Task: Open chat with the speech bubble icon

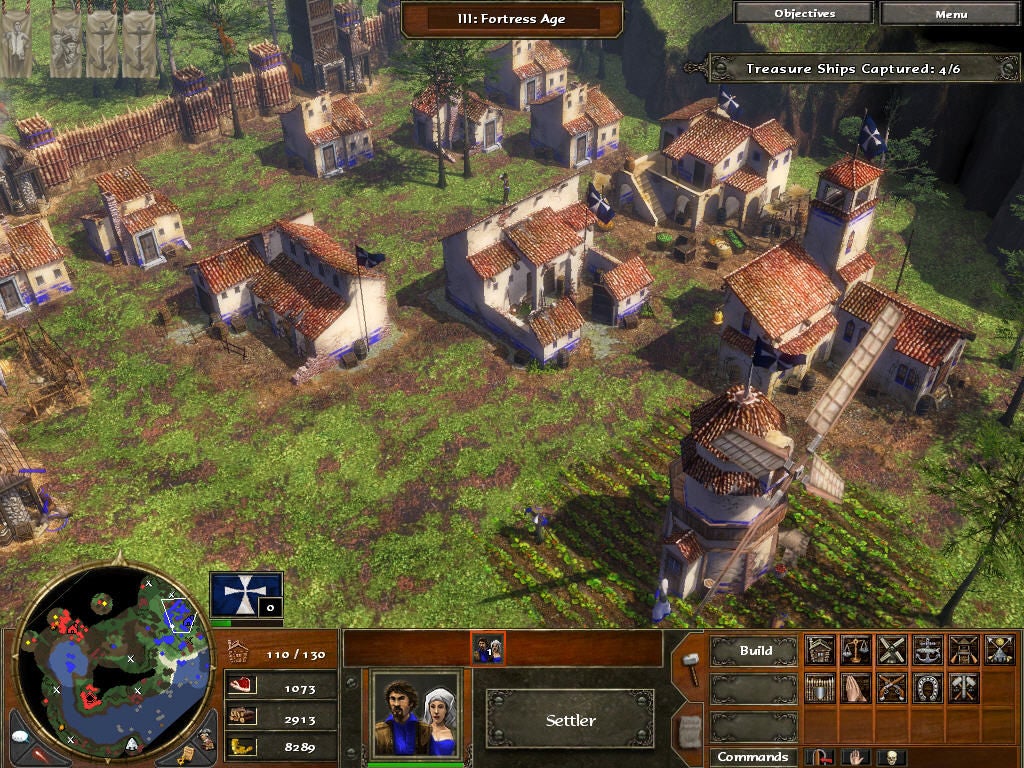Action: [x=21, y=737]
